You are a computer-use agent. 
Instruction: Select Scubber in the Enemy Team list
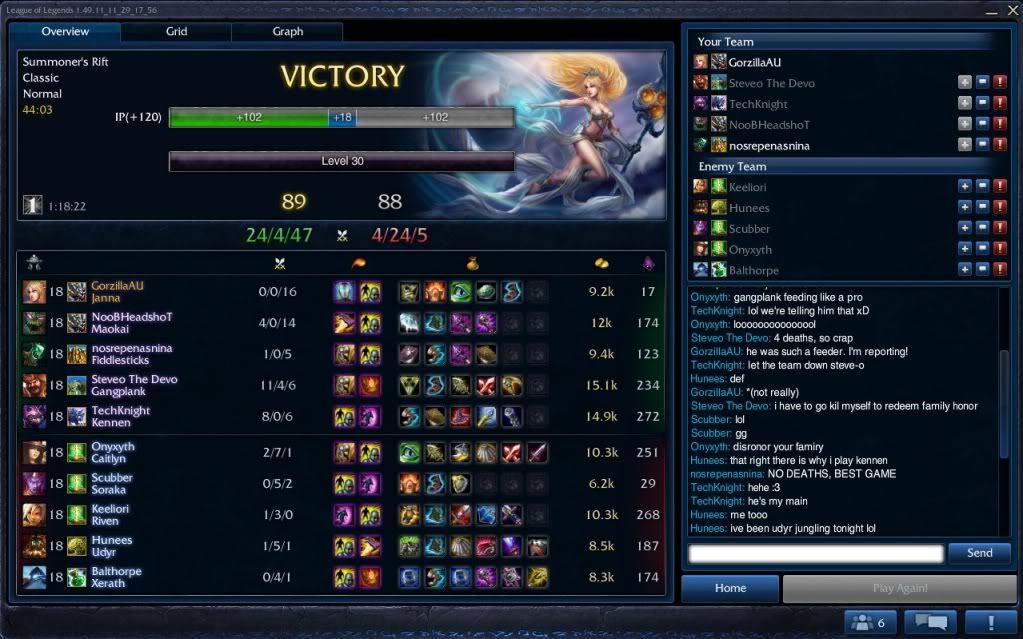[749, 229]
